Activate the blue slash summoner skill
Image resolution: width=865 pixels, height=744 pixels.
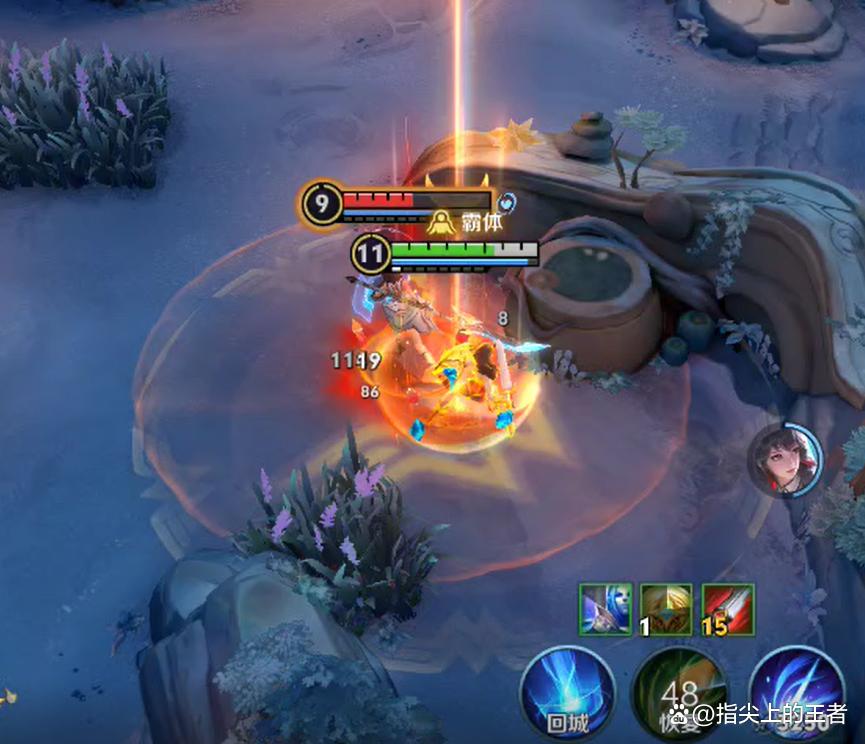[x=796, y=694]
